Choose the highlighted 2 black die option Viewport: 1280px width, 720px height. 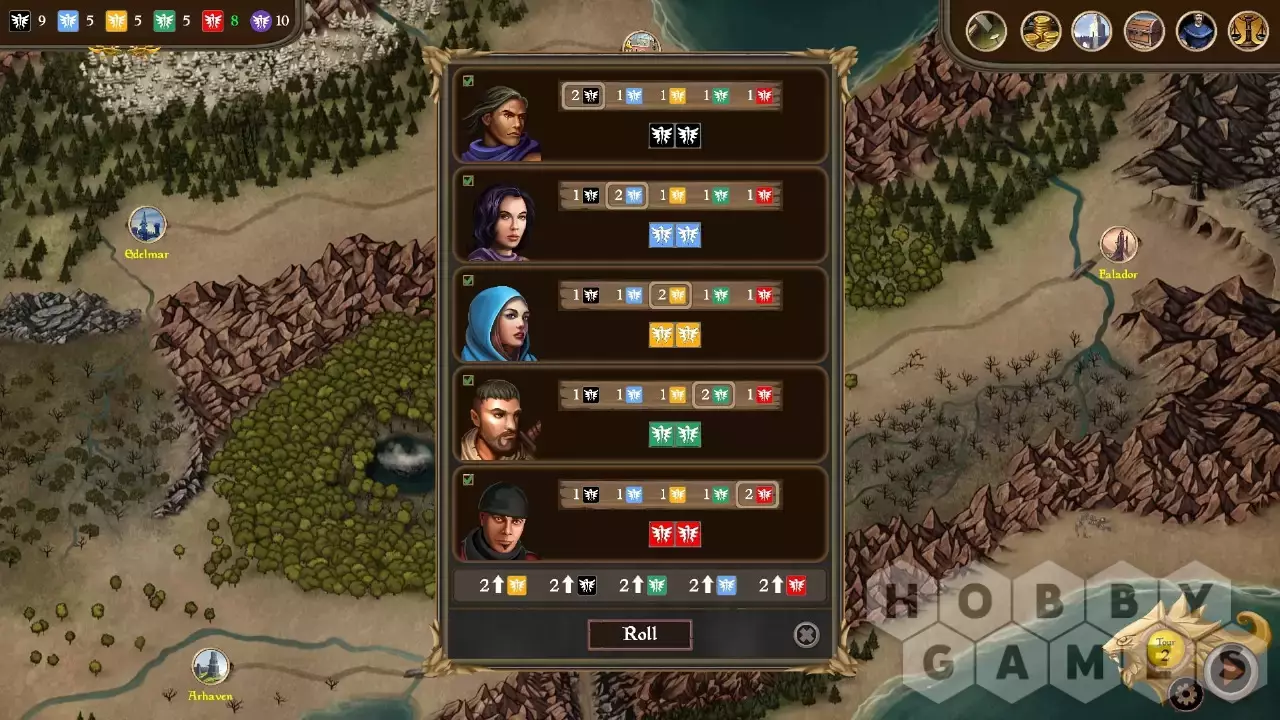pyautogui.click(x=583, y=96)
